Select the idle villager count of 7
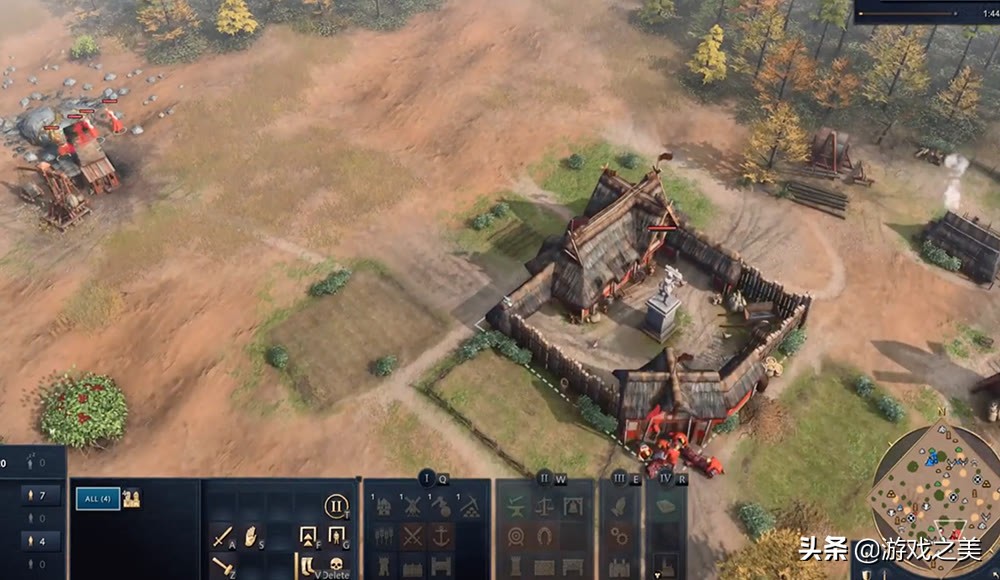The height and width of the screenshot is (580, 1000). pos(40,495)
